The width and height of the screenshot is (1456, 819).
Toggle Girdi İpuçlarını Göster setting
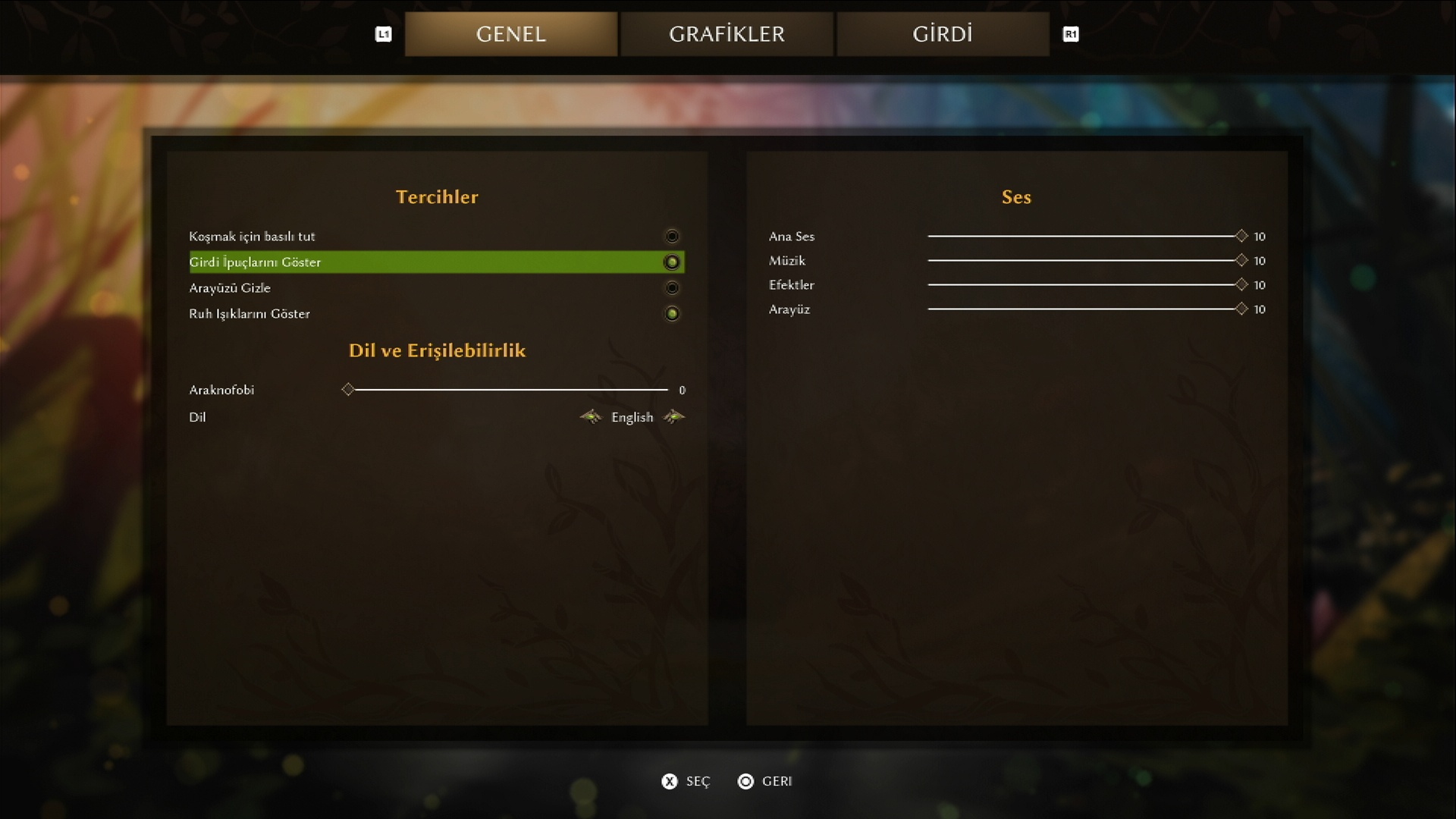671,262
